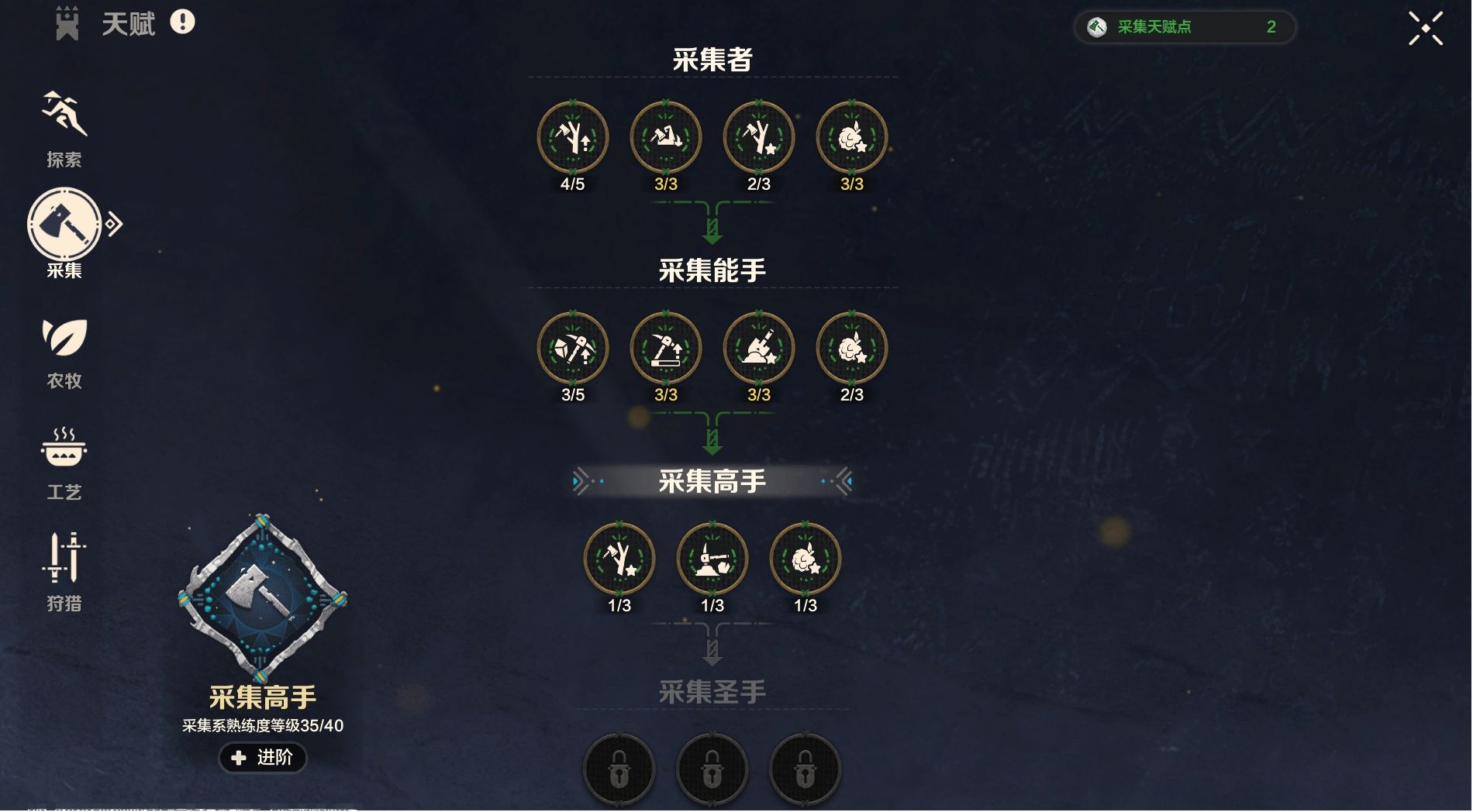This screenshot has height=812, width=1473.
Task: Click the 采集天赋点 resource icon
Action: point(1096,26)
